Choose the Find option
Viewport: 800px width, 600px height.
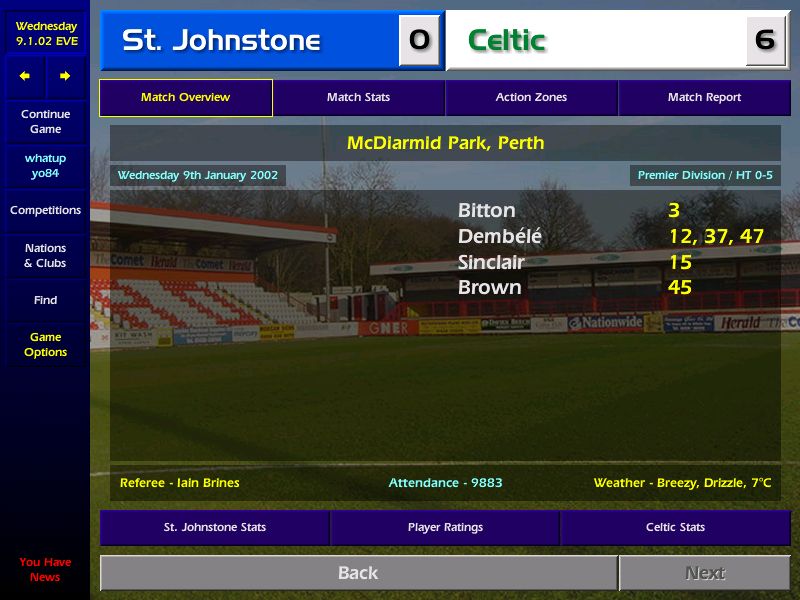click(45, 300)
